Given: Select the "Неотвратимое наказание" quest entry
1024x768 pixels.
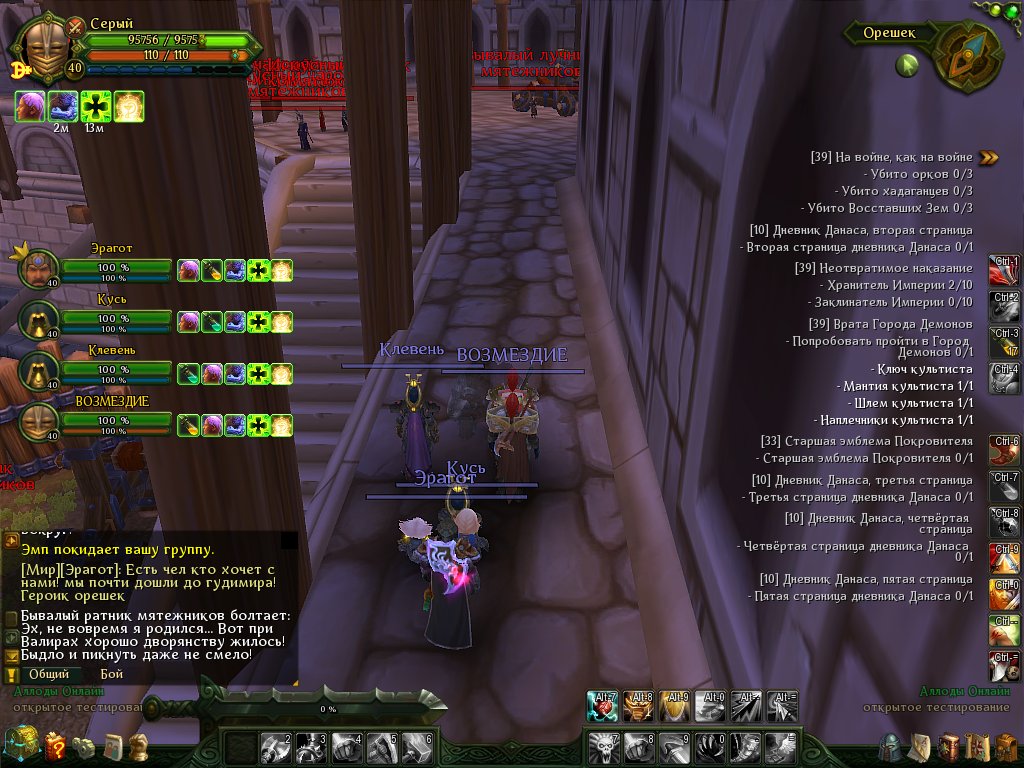Looking at the screenshot, I should (x=883, y=268).
